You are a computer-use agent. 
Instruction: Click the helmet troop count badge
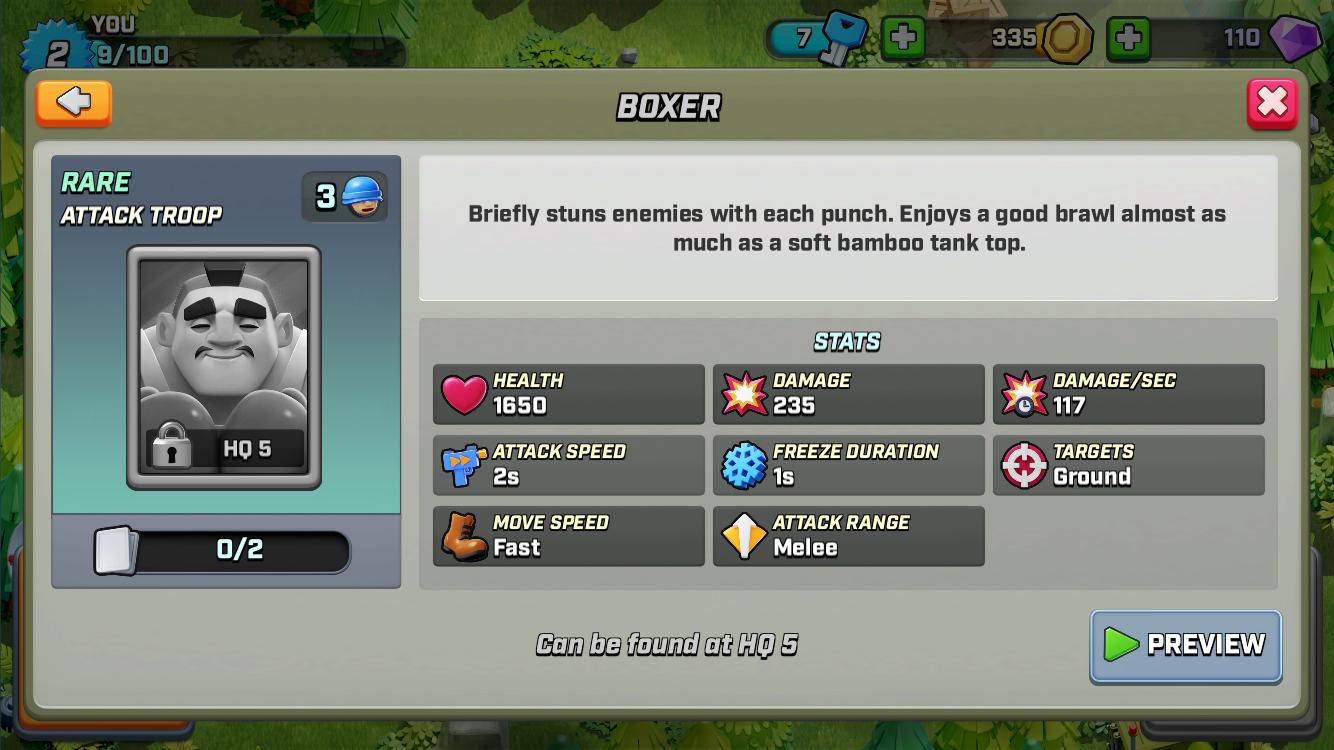pyautogui.click(x=344, y=195)
